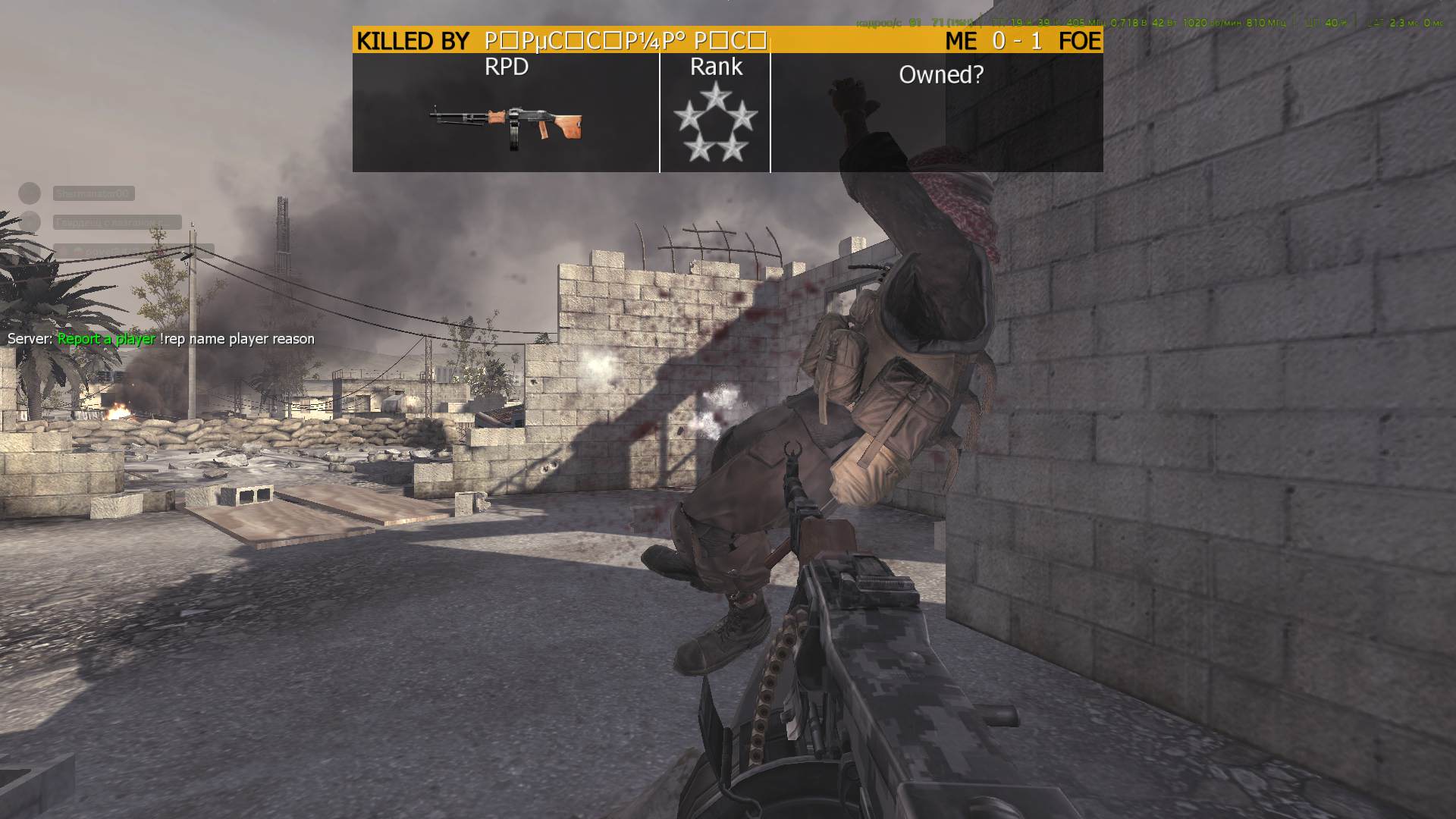Click the Shermanator00 voice overlay entry
The height and width of the screenshot is (819, 1456).
(x=93, y=194)
